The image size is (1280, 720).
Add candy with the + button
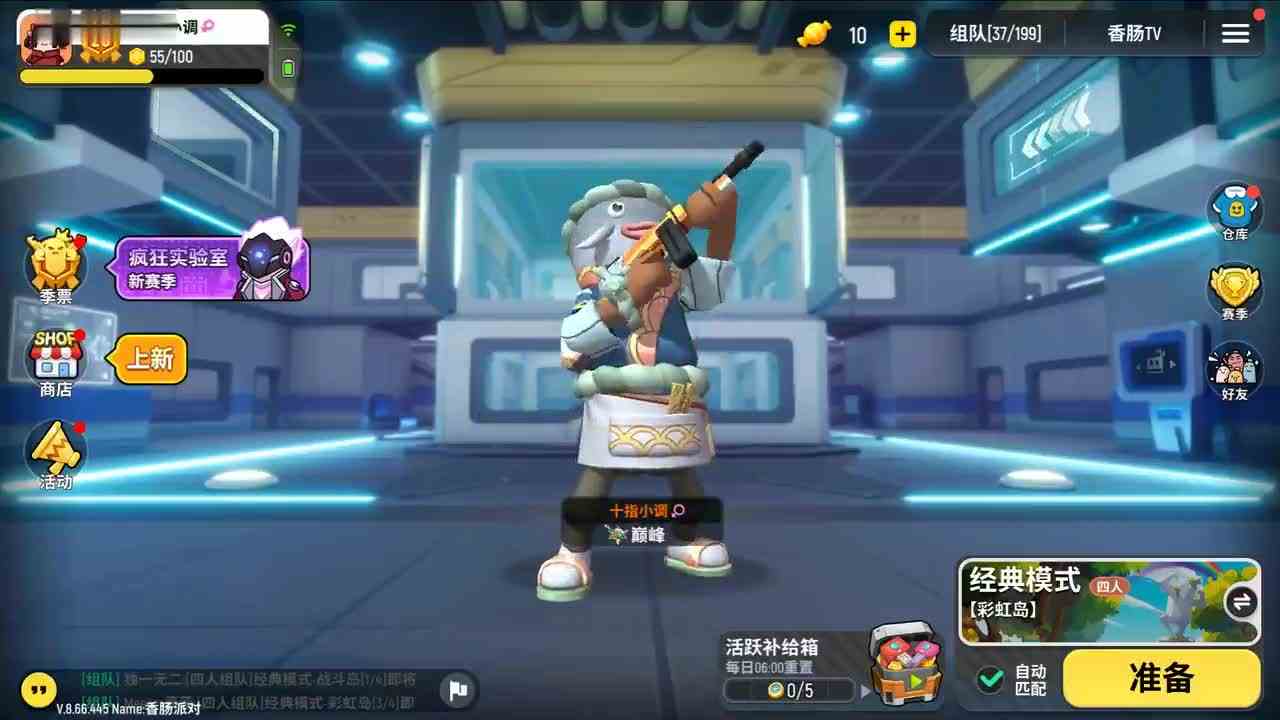(x=901, y=34)
